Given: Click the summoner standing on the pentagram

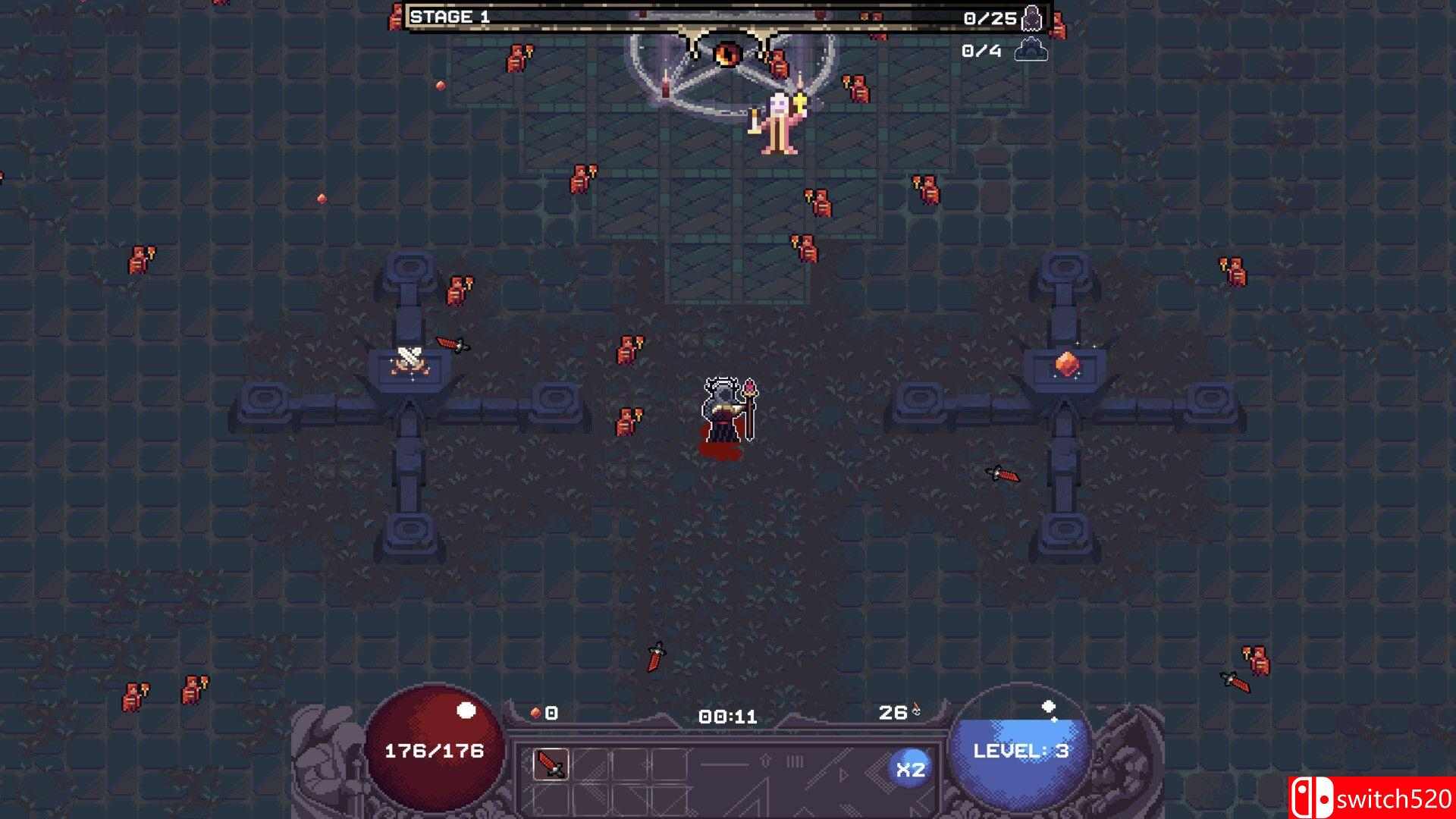Looking at the screenshot, I should tap(777, 121).
